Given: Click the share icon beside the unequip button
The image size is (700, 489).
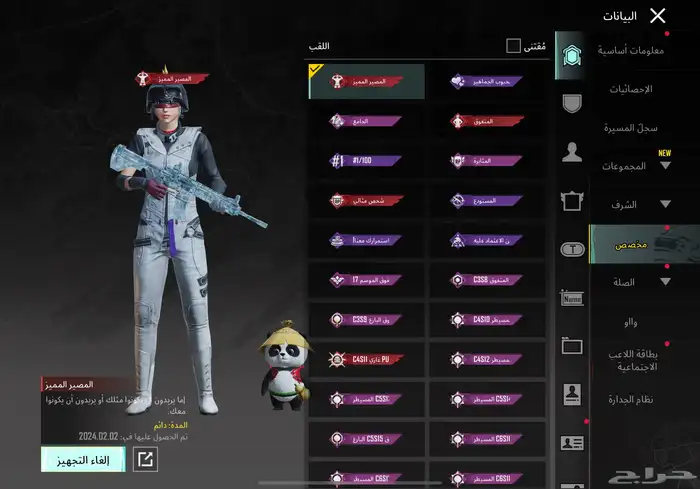Looking at the screenshot, I should click(145, 459).
